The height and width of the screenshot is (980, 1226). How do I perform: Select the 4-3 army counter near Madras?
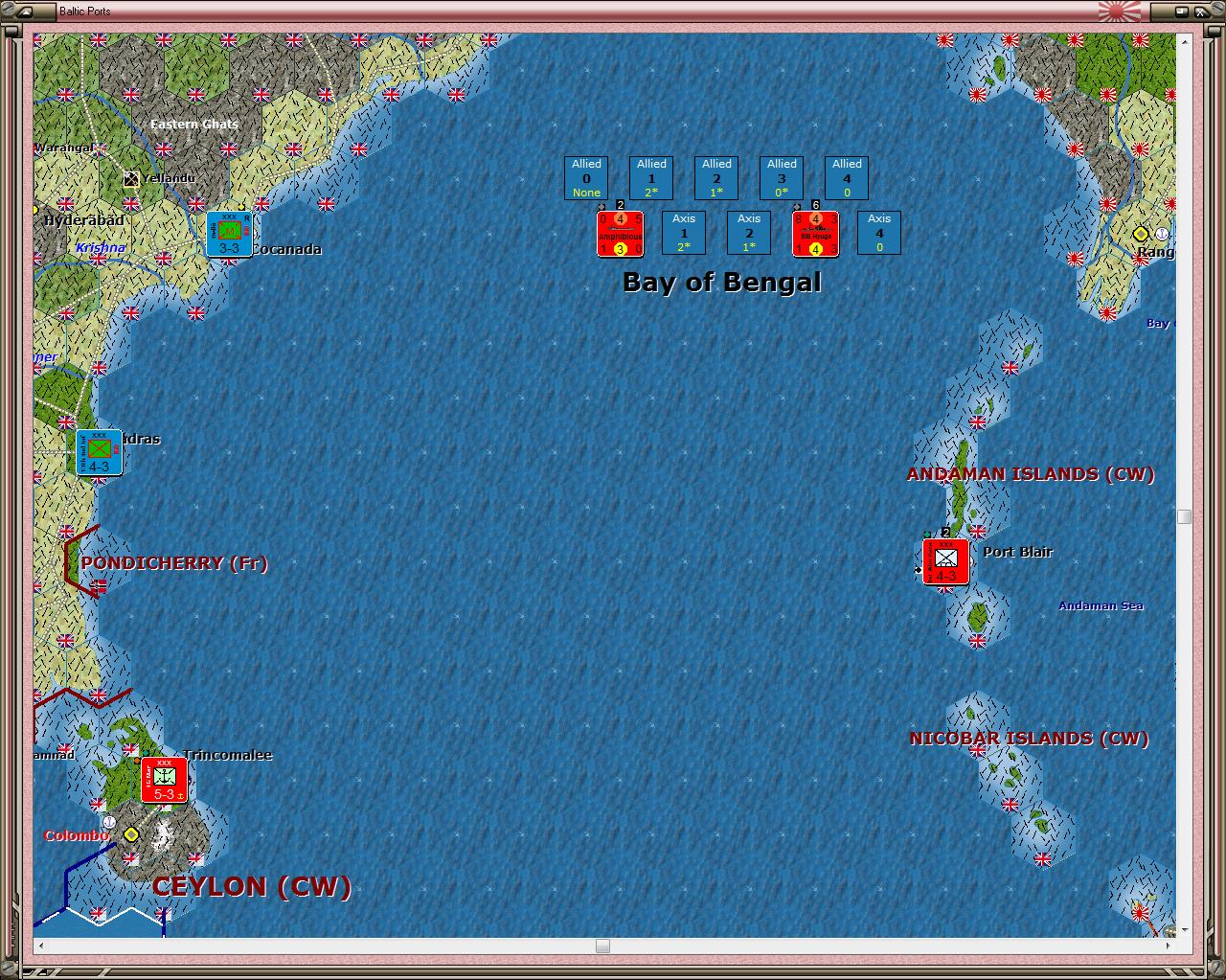(x=98, y=452)
